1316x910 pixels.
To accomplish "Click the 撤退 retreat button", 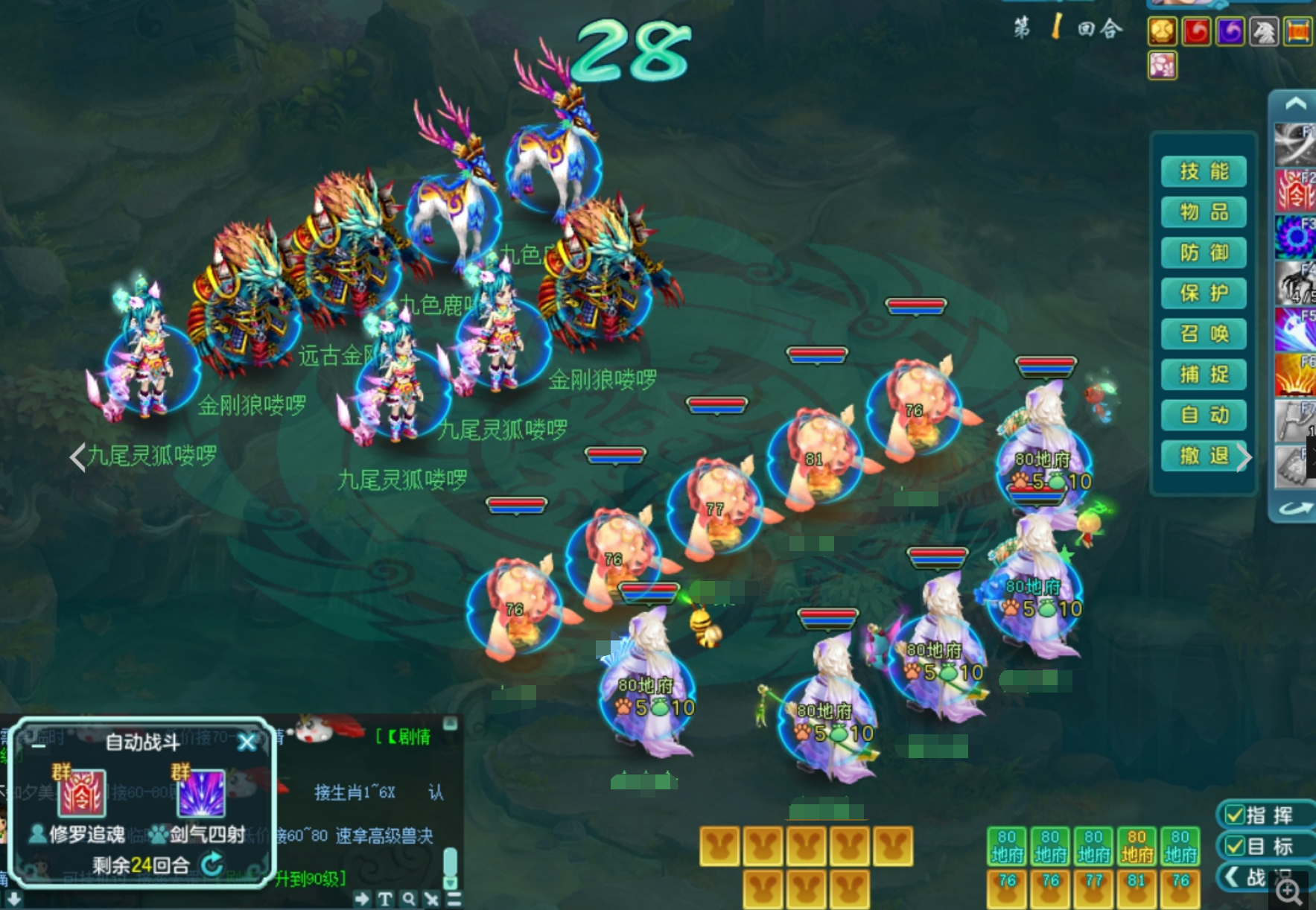I will pos(1204,456).
